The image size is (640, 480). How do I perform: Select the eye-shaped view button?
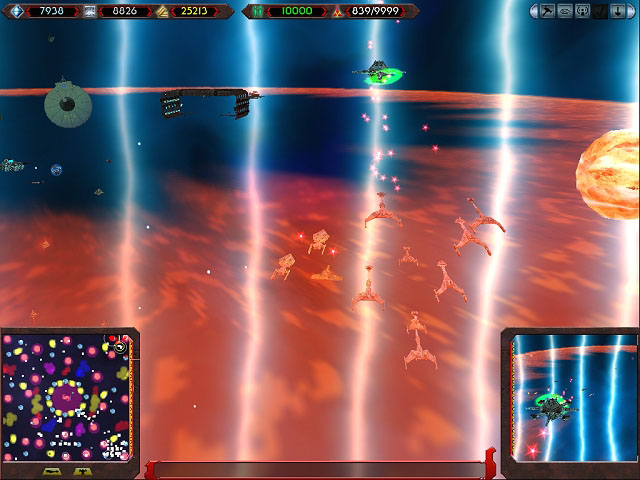click(x=565, y=12)
